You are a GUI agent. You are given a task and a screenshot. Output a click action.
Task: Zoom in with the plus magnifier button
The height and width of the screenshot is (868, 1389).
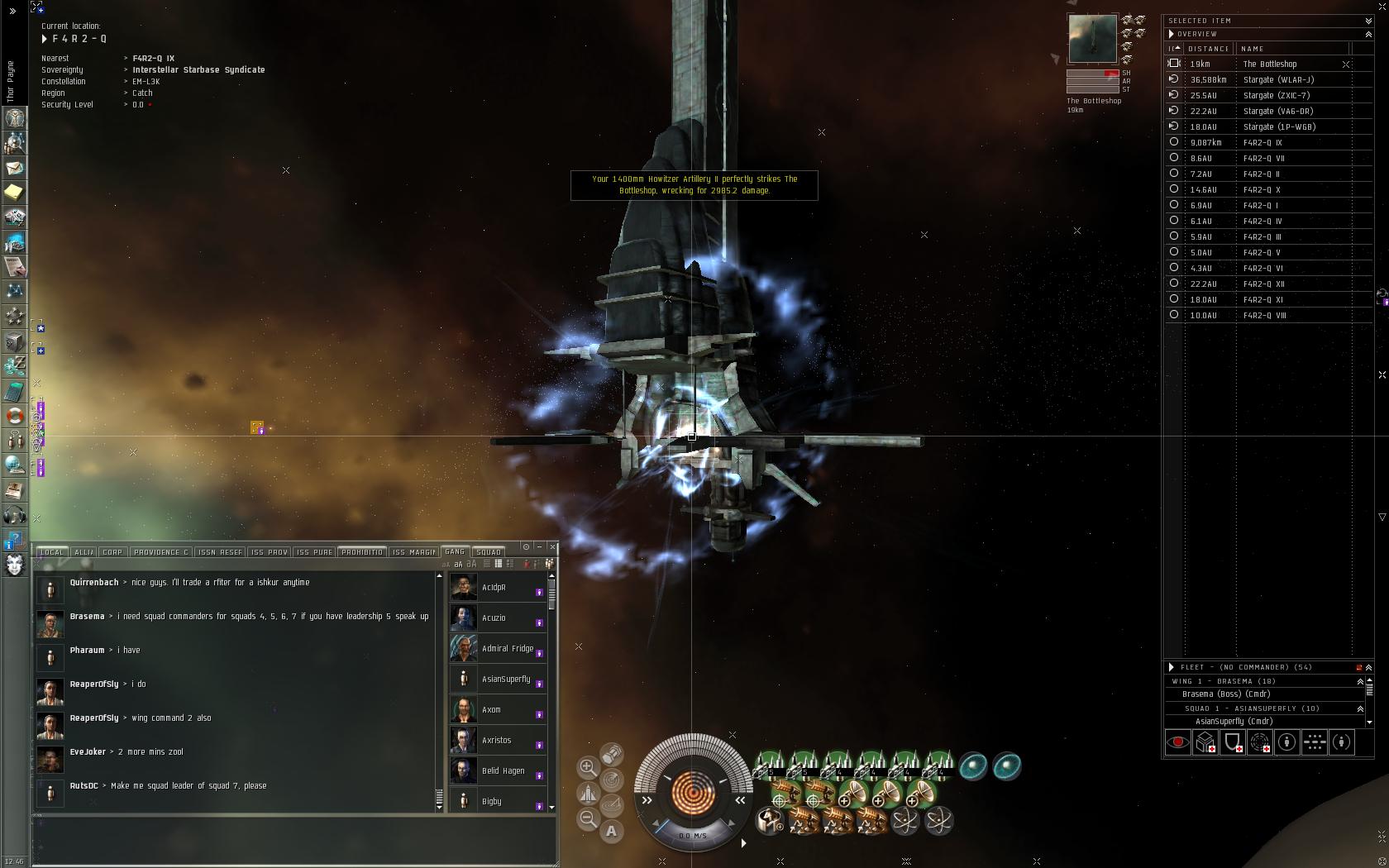[588, 767]
